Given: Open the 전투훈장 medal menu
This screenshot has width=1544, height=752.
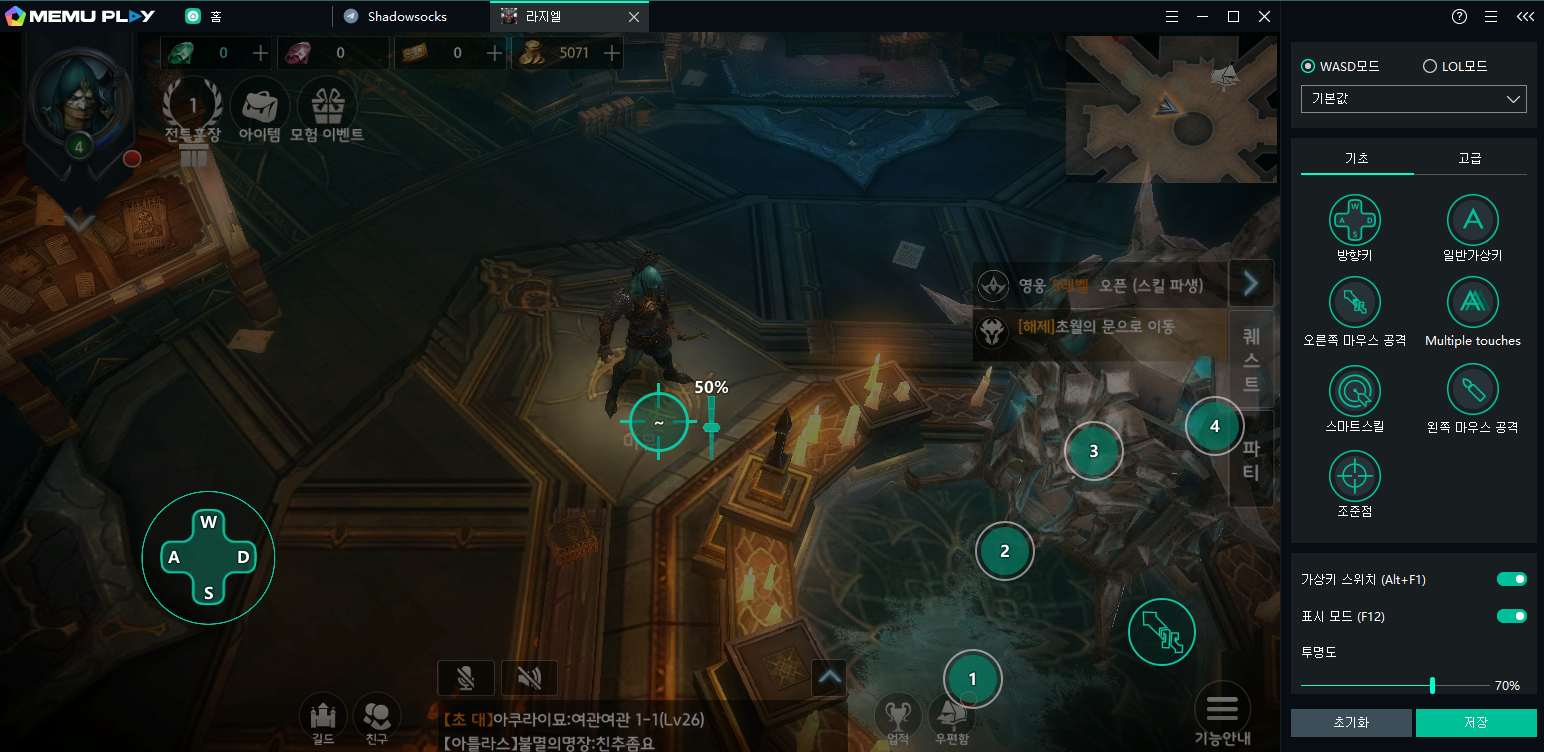Looking at the screenshot, I should click(x=192, y=107).
